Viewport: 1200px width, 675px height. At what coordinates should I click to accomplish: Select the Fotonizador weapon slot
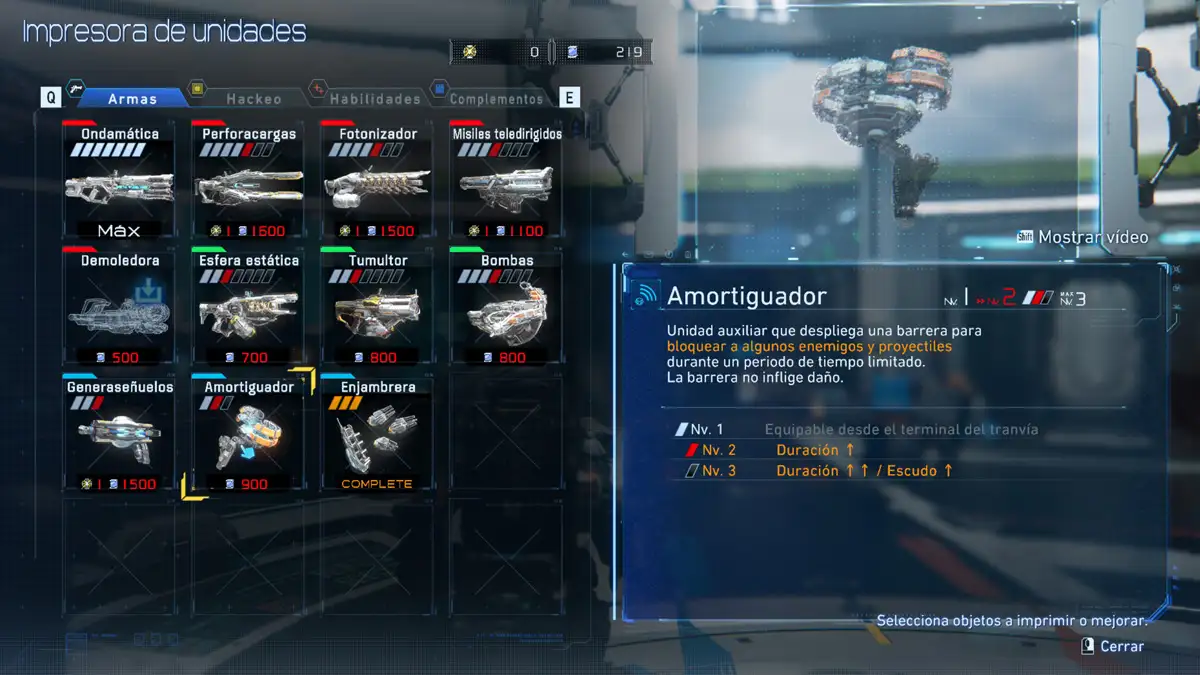coord(377,182)
